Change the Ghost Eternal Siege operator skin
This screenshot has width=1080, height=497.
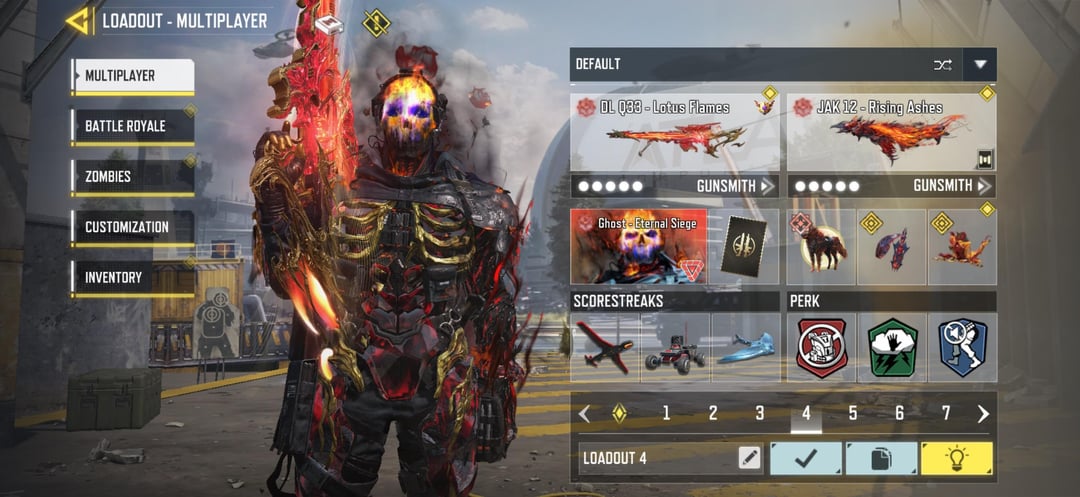(639, 246)
